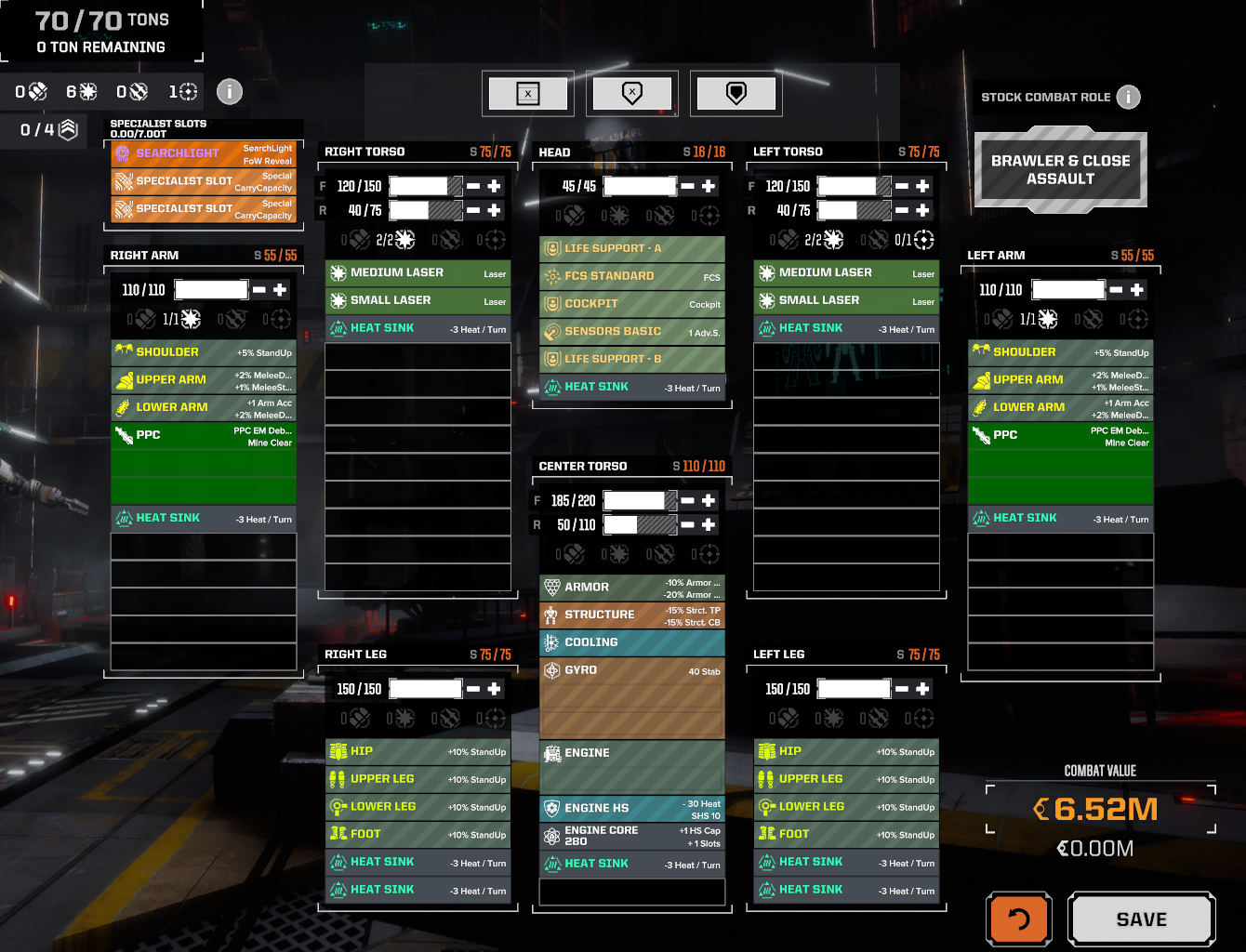This screenshot has height=952, width=1246.
Task: Decrease center torso front armor
Action: (687, 500)
